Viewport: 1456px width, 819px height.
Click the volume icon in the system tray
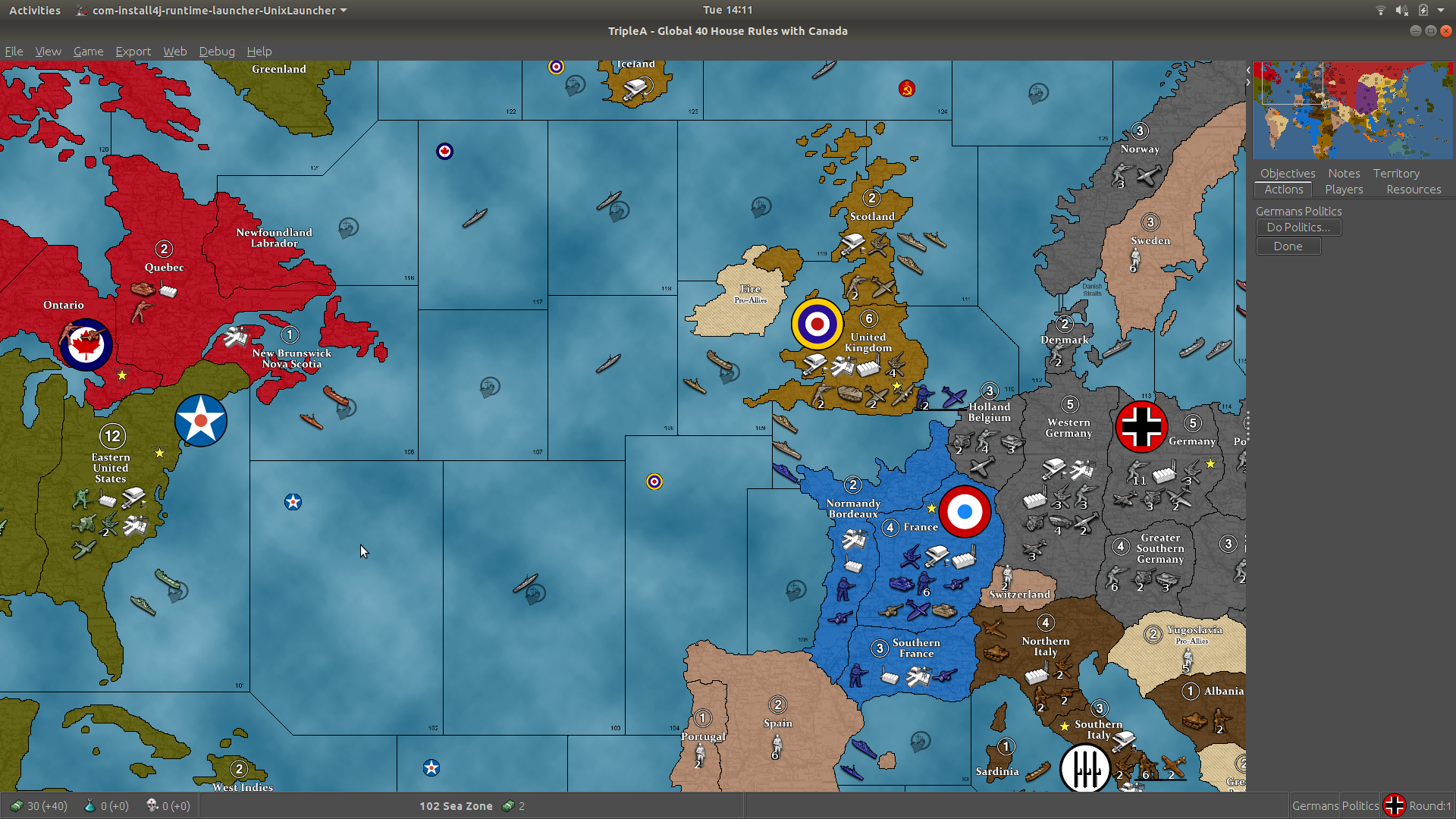click(1403, 10)
